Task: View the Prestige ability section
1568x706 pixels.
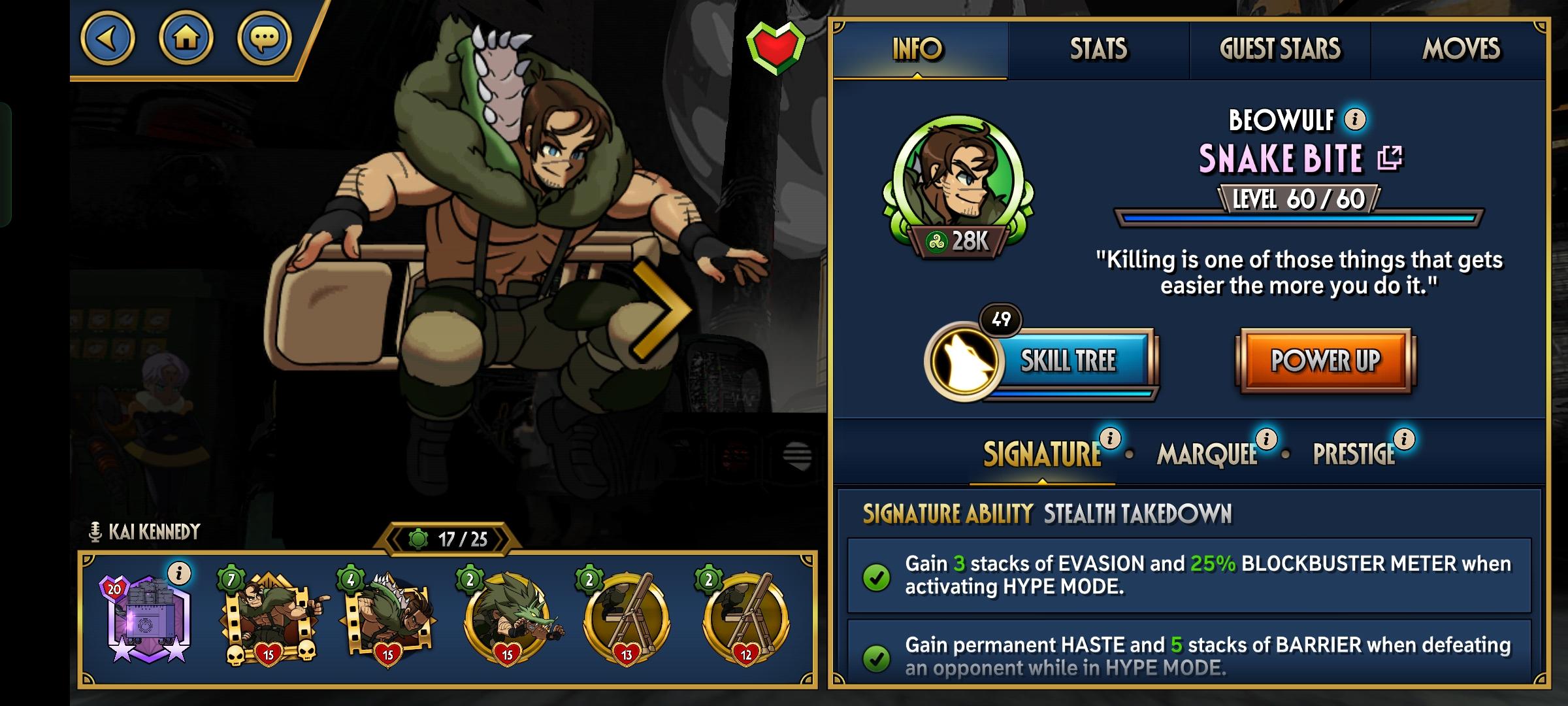Action: (x=1354, y=454)
